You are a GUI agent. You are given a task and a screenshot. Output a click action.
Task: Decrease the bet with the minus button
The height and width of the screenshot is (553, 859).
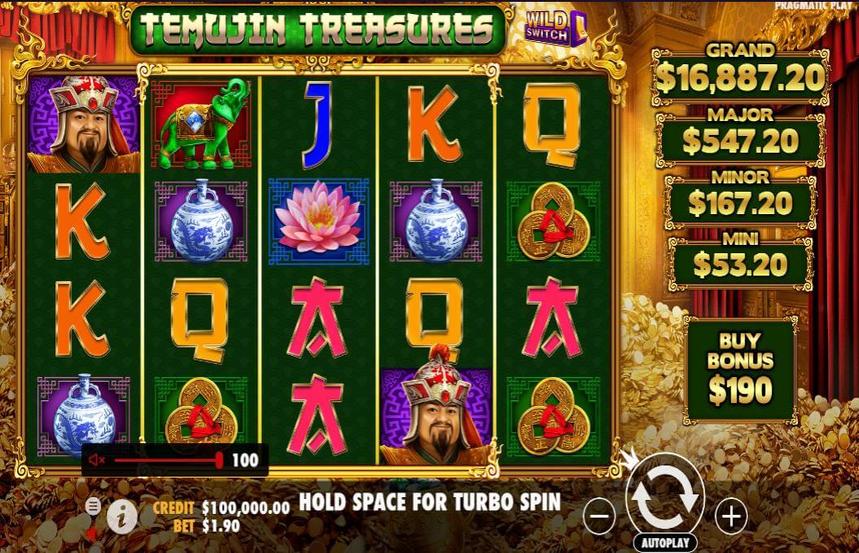600,516
